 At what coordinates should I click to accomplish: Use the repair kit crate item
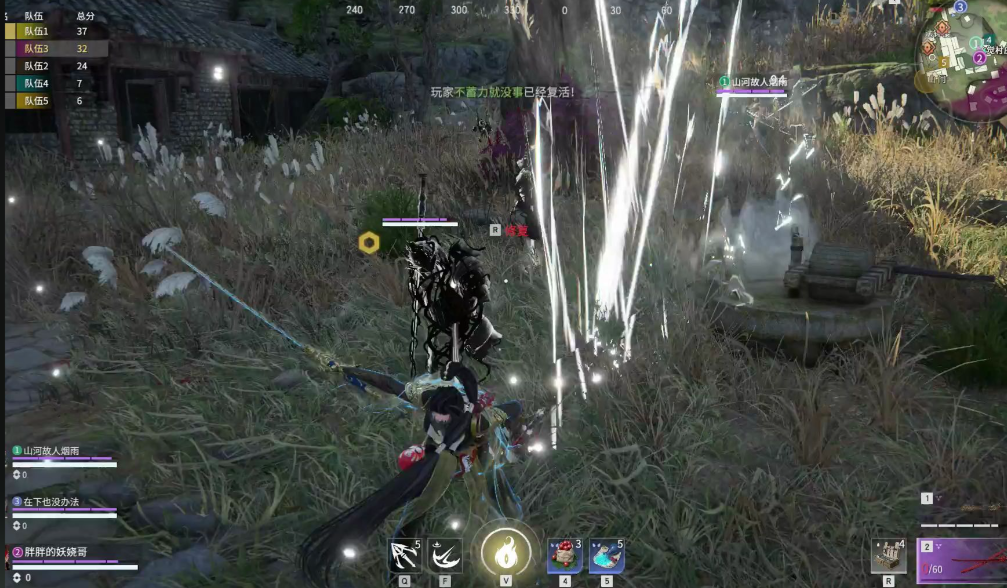(x=888, y=556)
